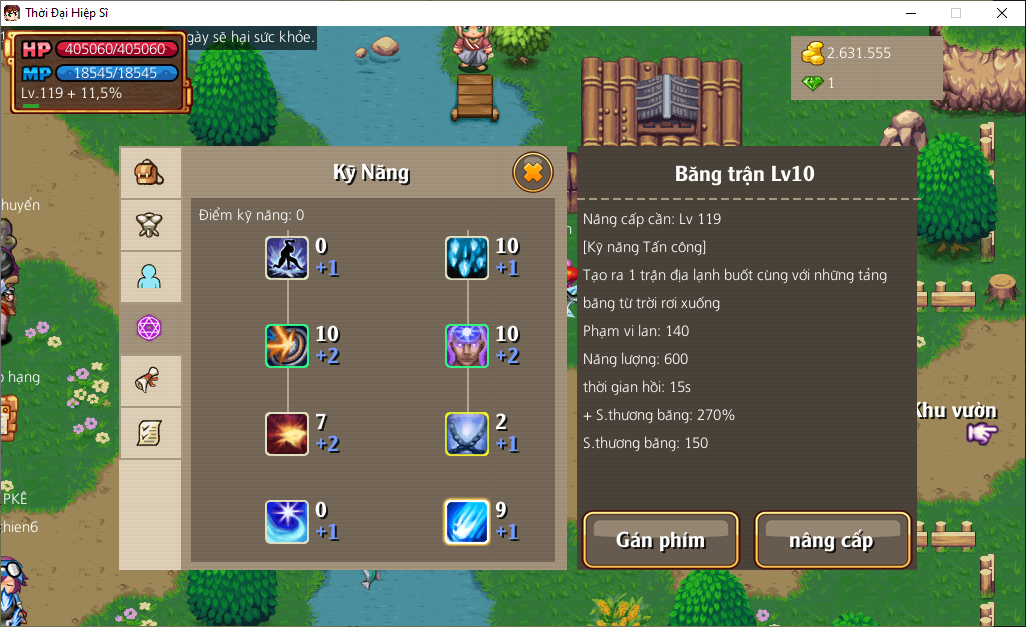Viewport: 1026px width, 627px height.
Task: Switch to the armor equipment tab
Action: [150, 225]
